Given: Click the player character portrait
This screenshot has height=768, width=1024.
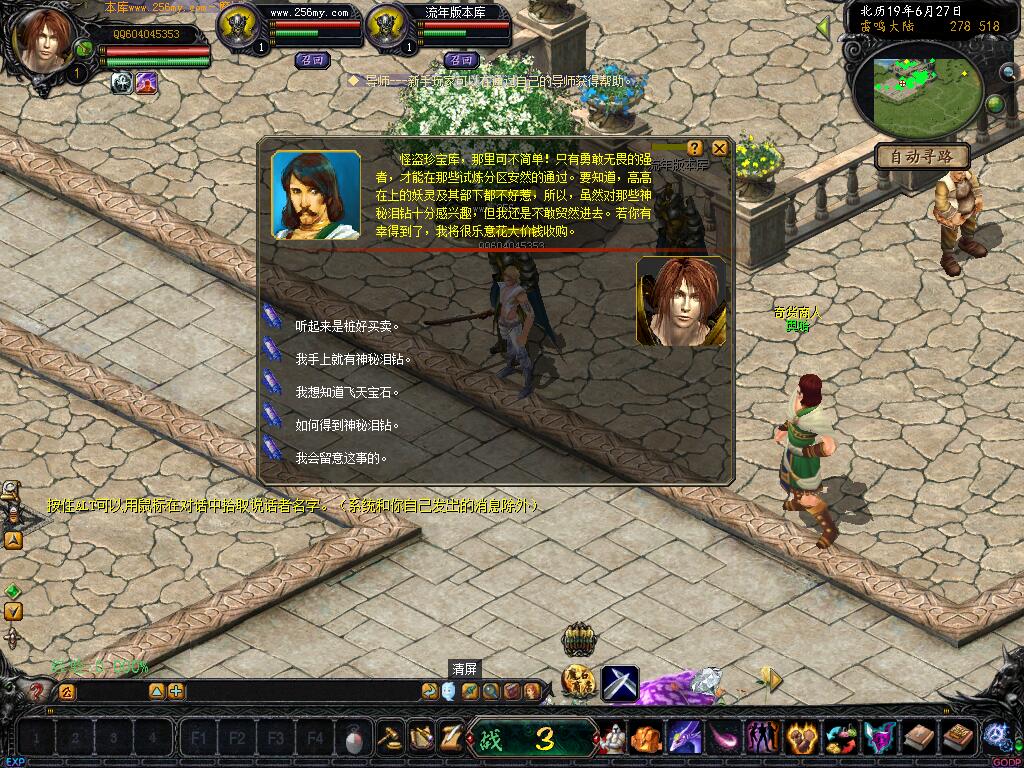Looking at the screenshot, I should [44, 40].
